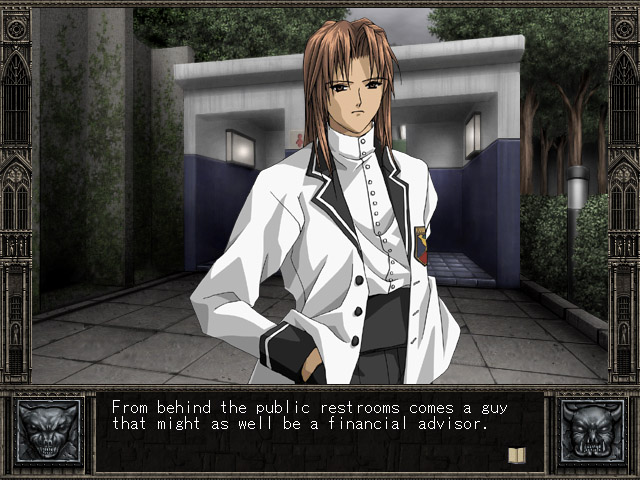Click the open book continue icon

pyautogui.click(x=517, y=455)
